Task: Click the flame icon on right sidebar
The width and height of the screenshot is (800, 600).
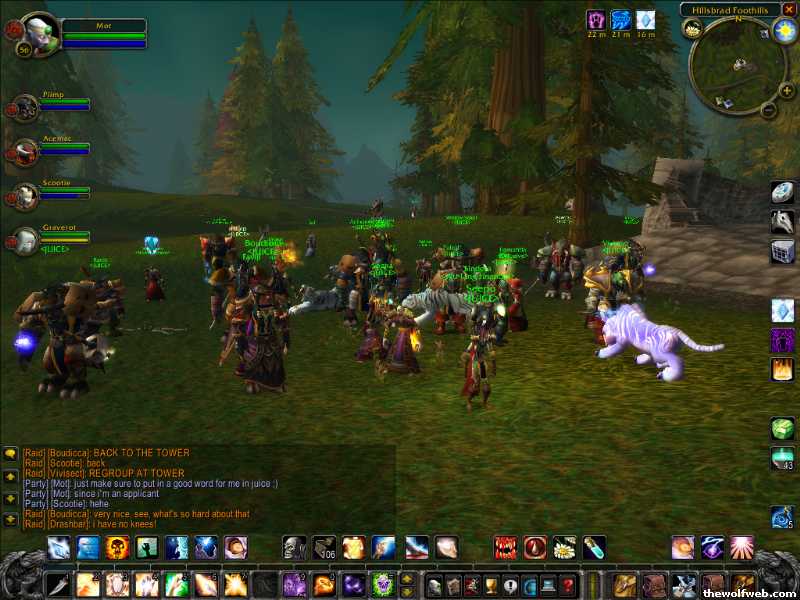Action: [783, 369]
